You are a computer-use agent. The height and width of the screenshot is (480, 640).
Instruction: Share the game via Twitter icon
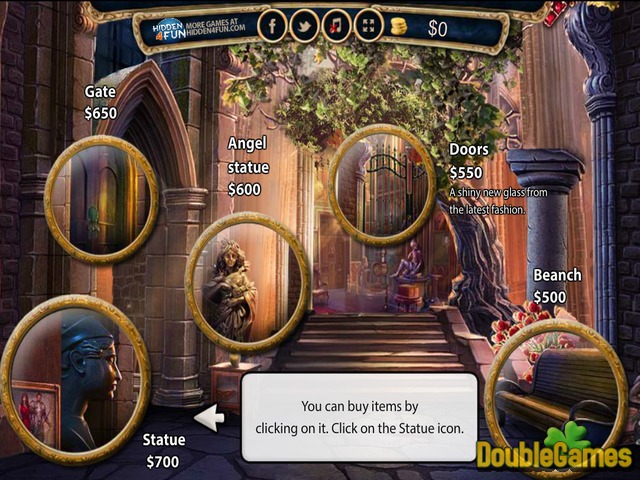(x=305, y=25)
